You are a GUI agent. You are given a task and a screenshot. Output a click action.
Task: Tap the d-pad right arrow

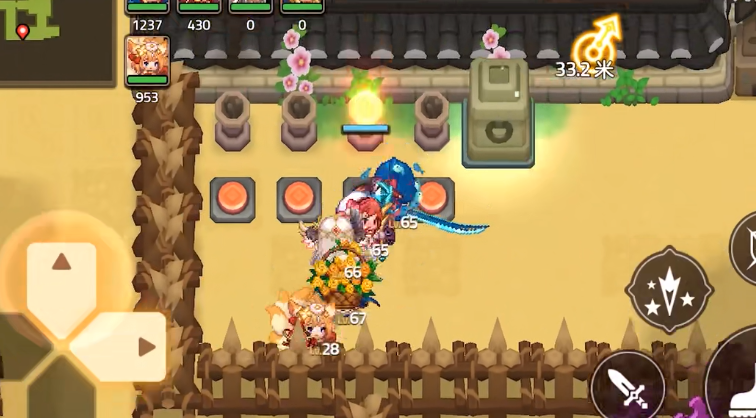coord(146,347)
